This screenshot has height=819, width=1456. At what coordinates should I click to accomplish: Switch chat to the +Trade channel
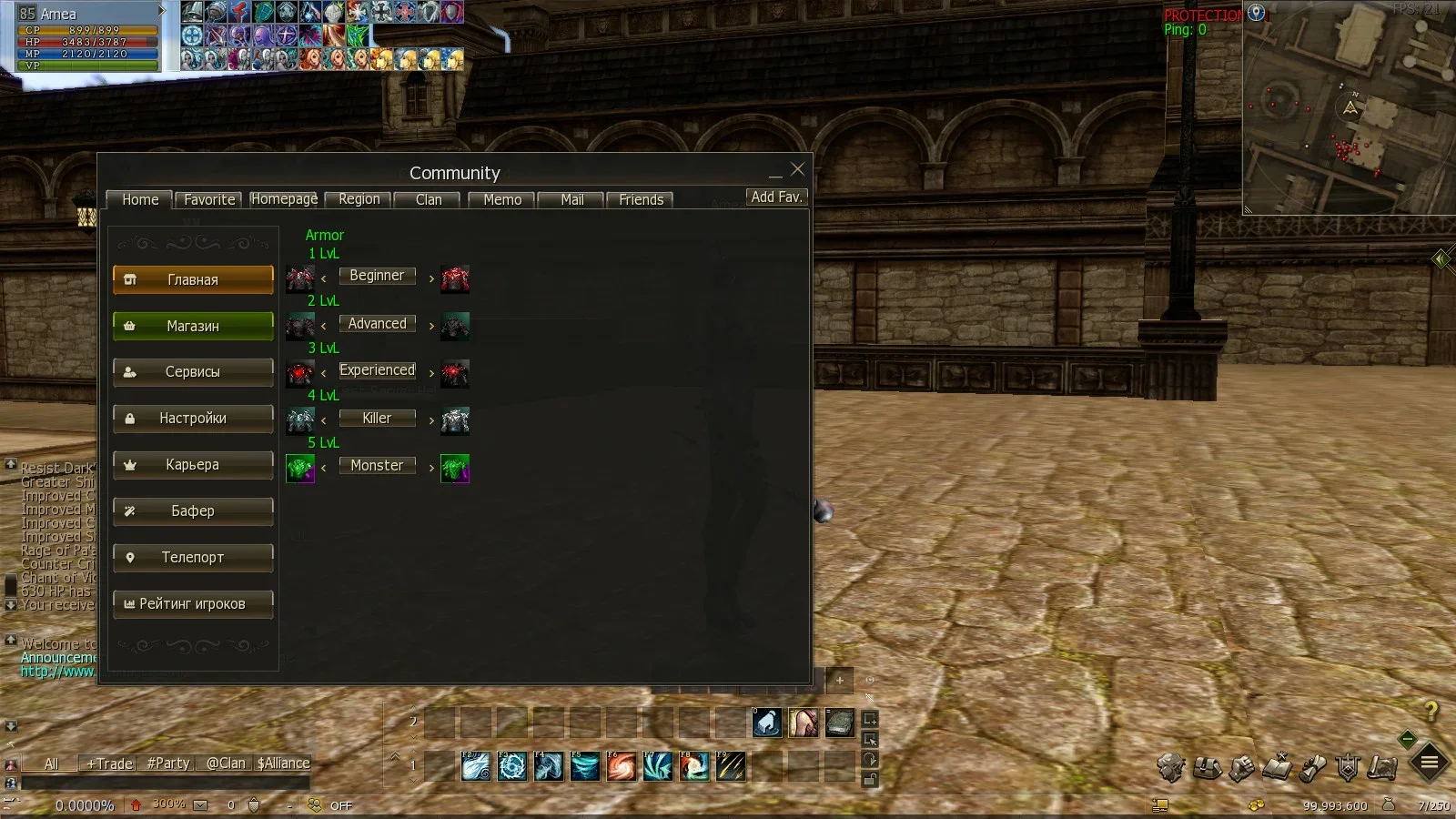pyautogui.click(x=109, y=763)
